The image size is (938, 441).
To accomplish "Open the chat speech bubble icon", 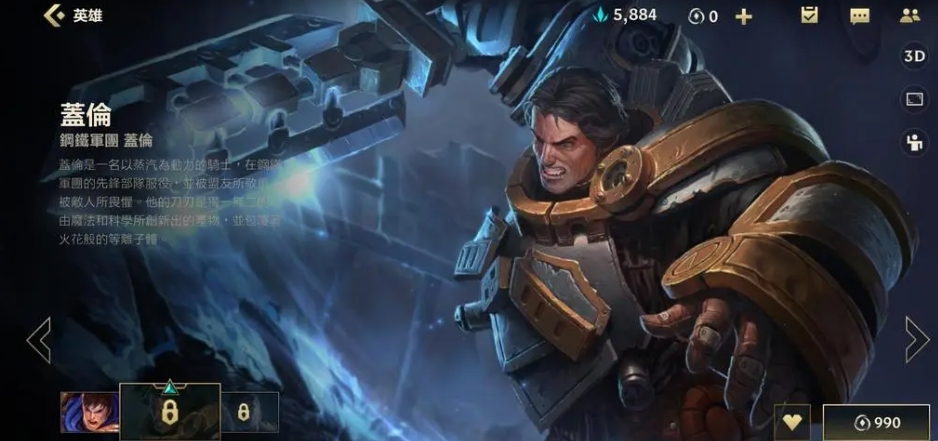I will pos(859,16).
